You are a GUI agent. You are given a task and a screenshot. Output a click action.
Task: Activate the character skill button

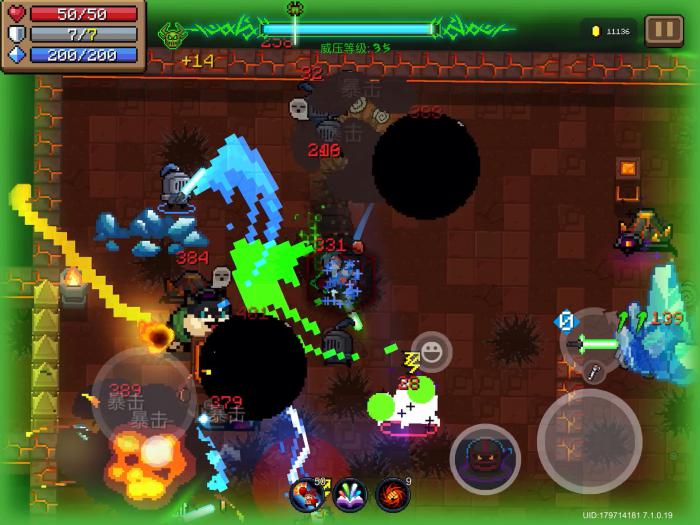coord(485,458)
